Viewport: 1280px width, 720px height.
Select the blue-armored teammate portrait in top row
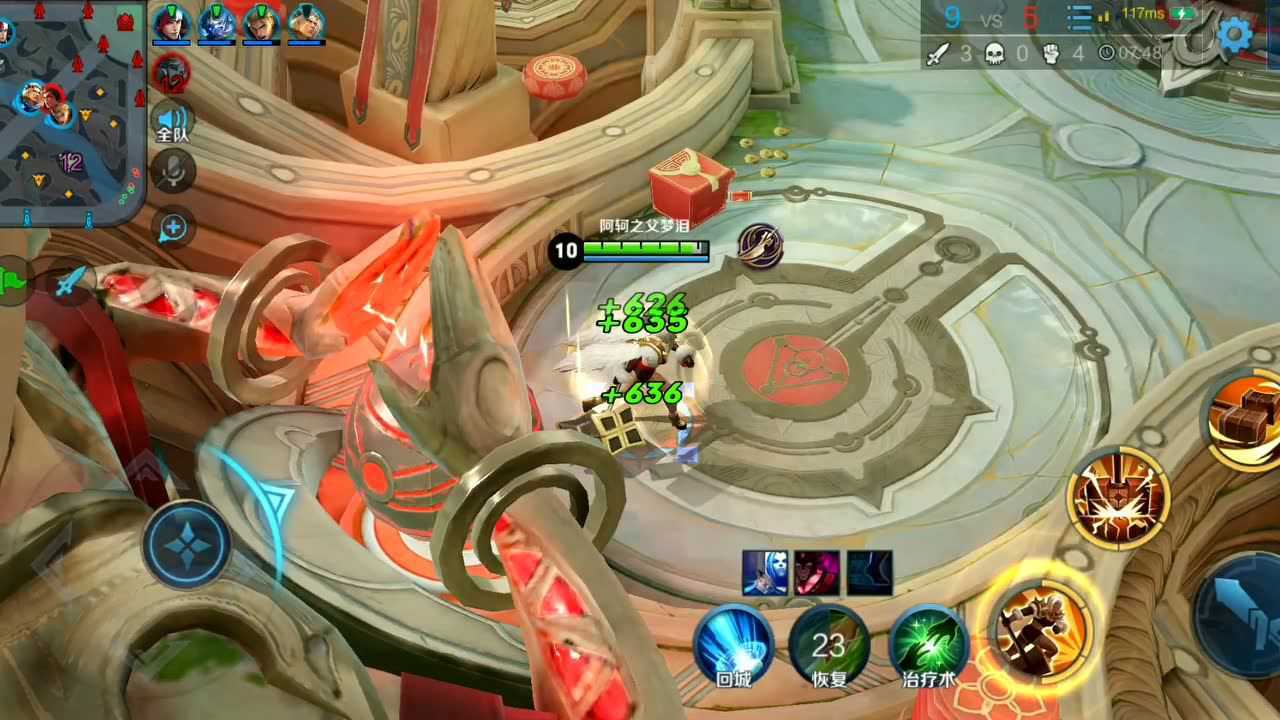coord(217,24)
